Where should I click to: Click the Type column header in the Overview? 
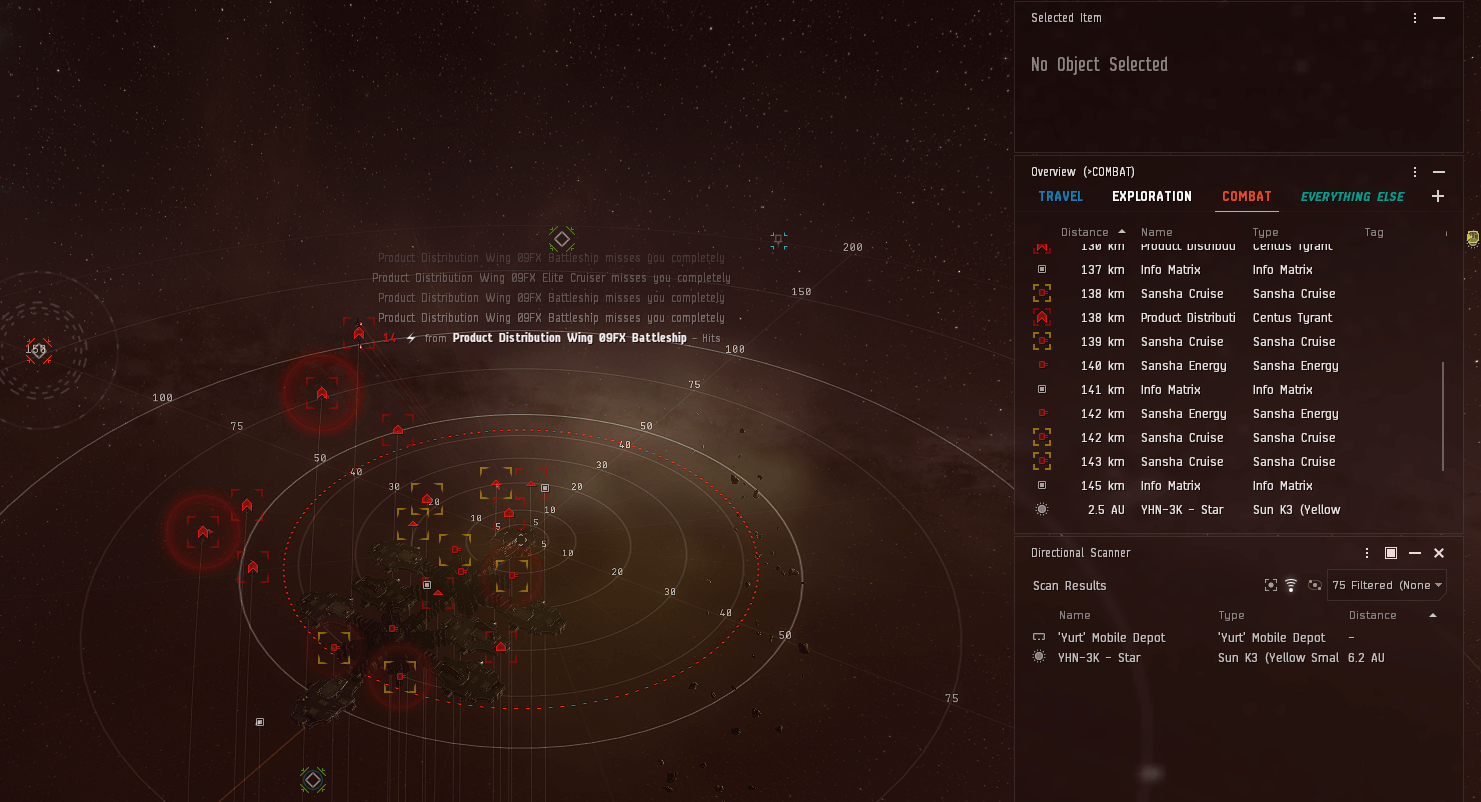pos(1265,231)
